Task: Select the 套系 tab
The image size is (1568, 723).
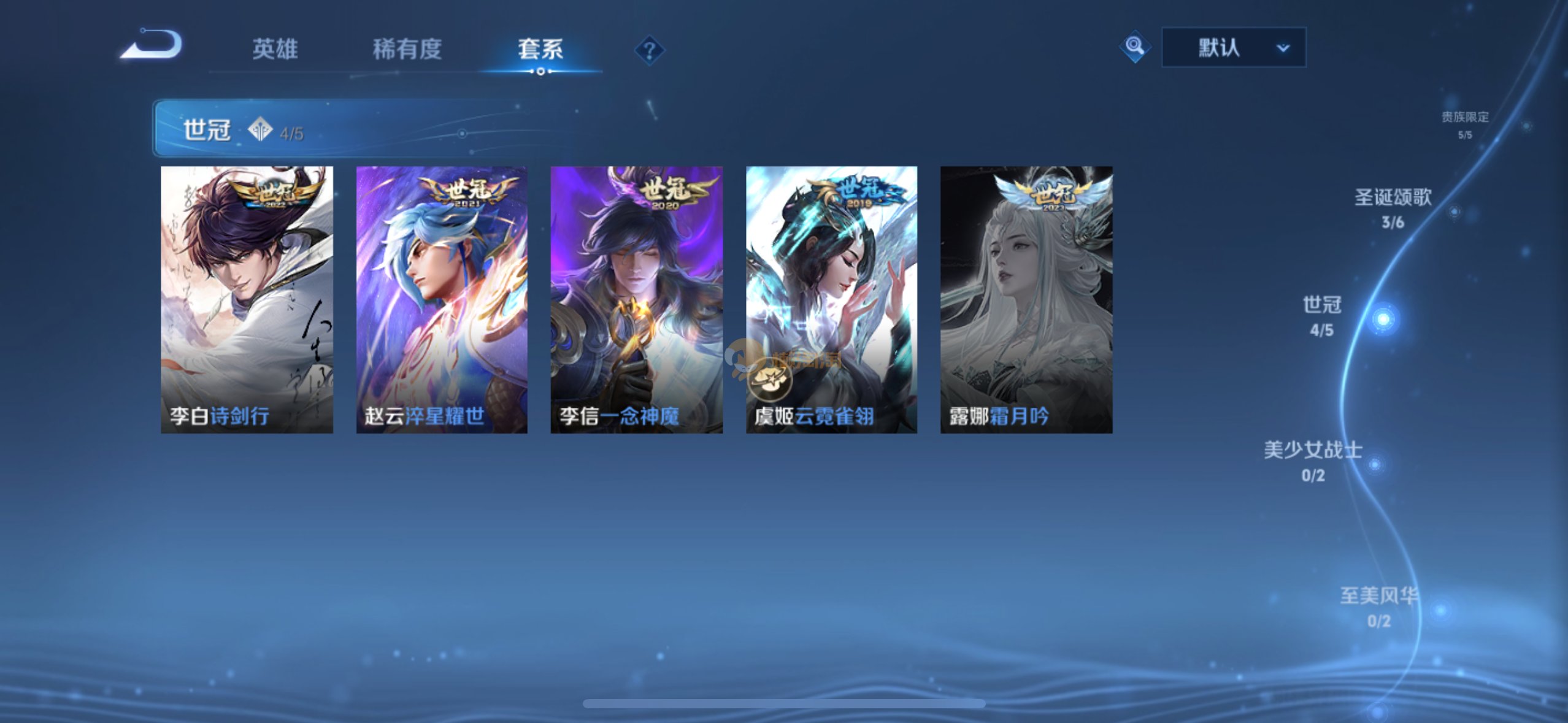Action: [540, 49]
